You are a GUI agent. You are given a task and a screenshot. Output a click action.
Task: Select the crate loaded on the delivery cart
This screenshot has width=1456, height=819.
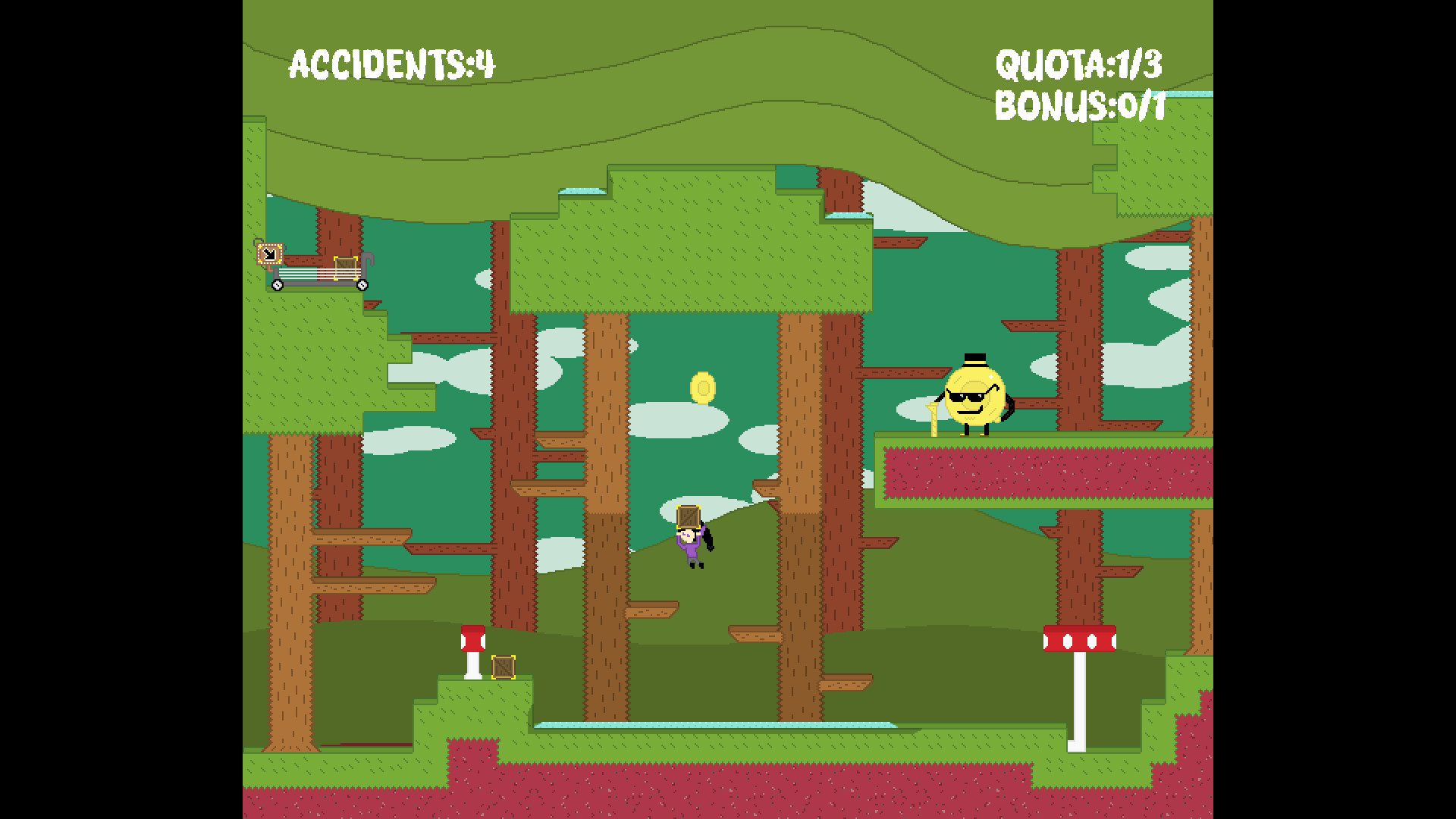click(345, 267)
